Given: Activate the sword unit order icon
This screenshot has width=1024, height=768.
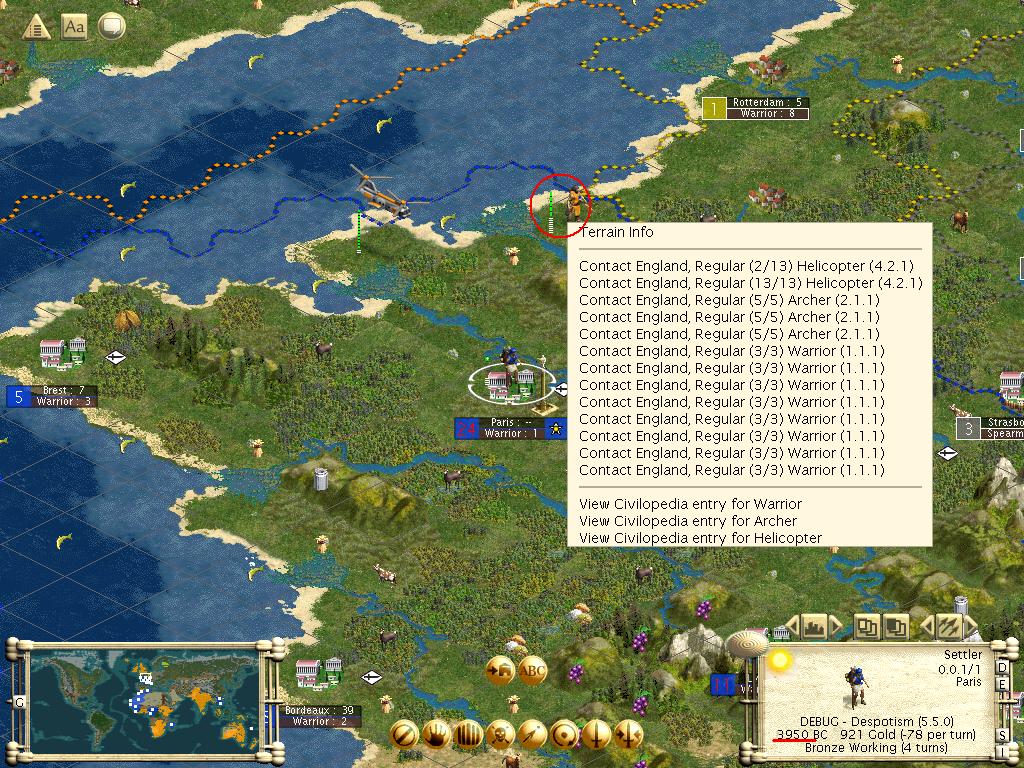Looking at the screenshot, I should pos(597,733).
